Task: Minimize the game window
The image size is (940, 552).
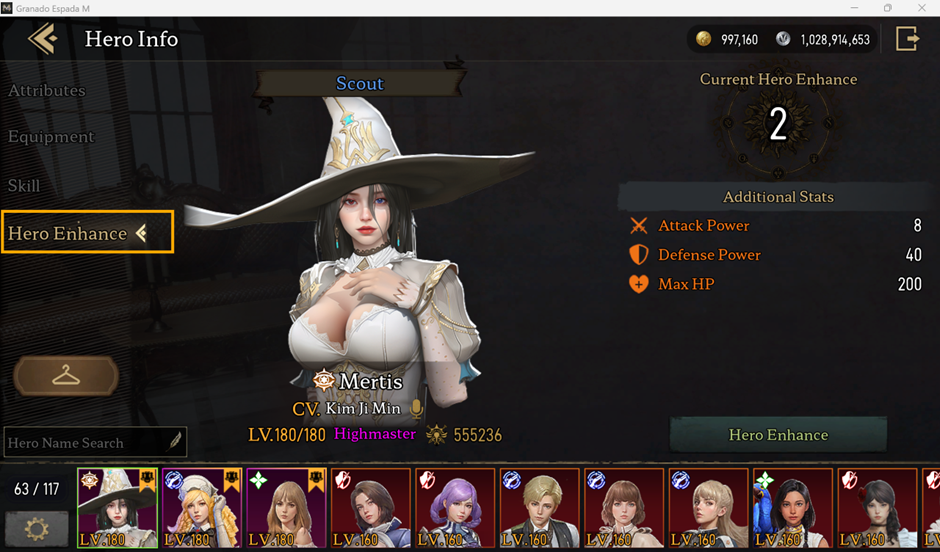Action: coord(855,8)
